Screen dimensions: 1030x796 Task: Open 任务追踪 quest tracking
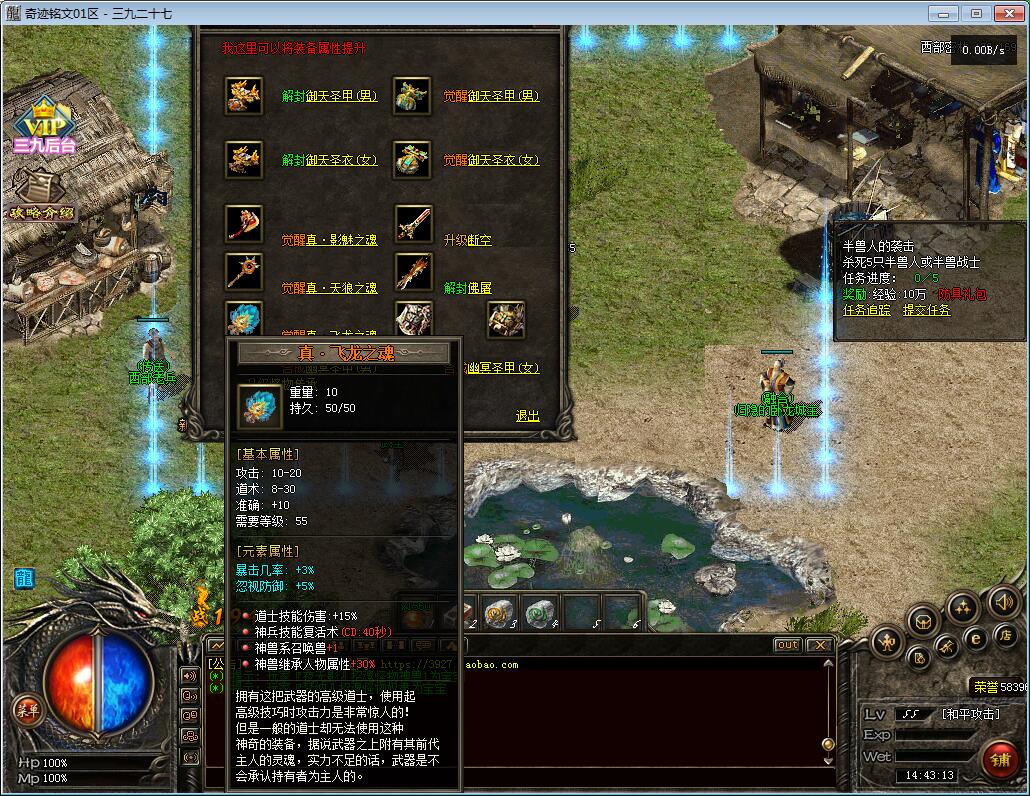tap(866, 310)
